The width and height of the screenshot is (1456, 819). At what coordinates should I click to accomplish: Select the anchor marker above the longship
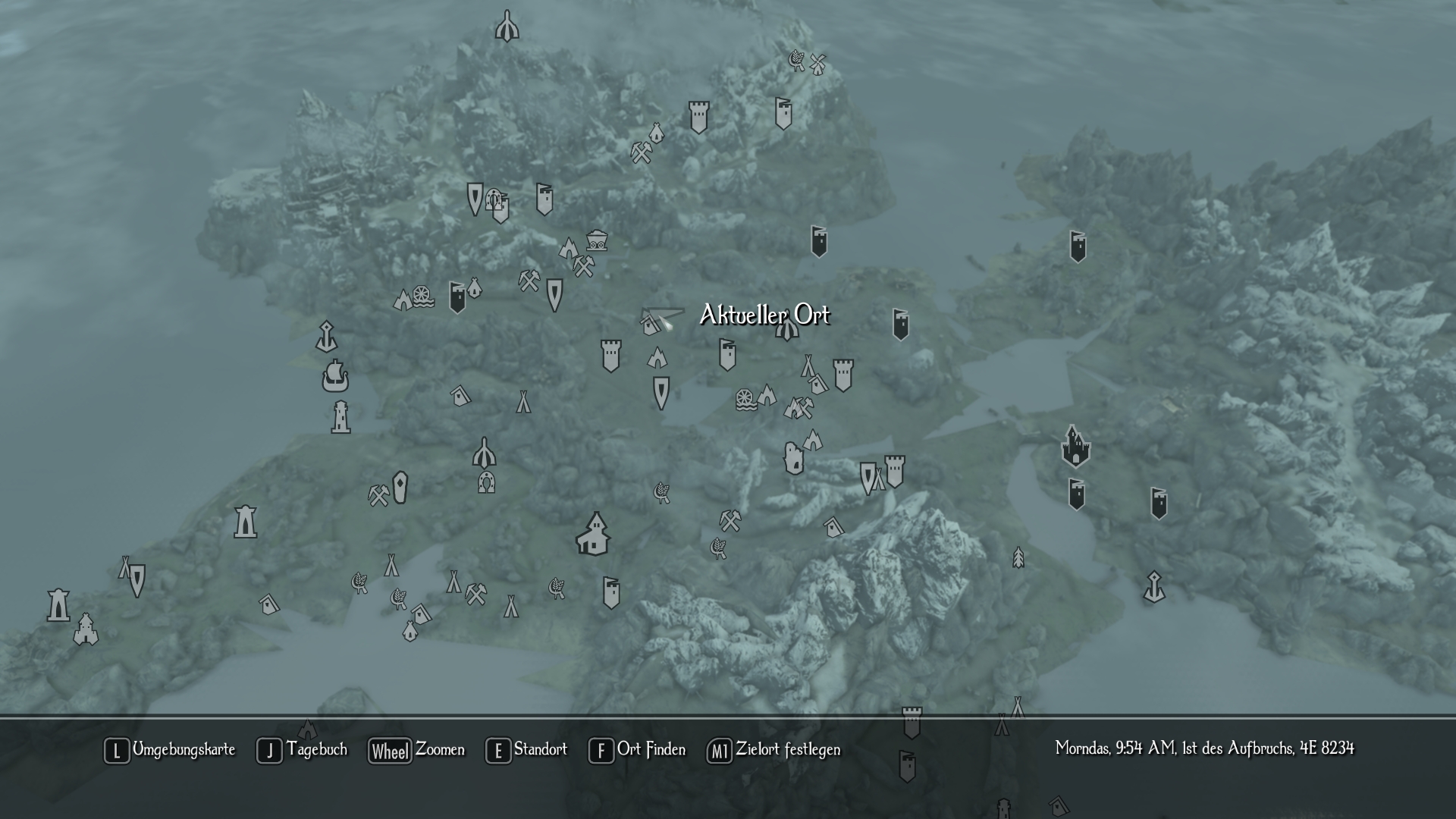[326, 336]
